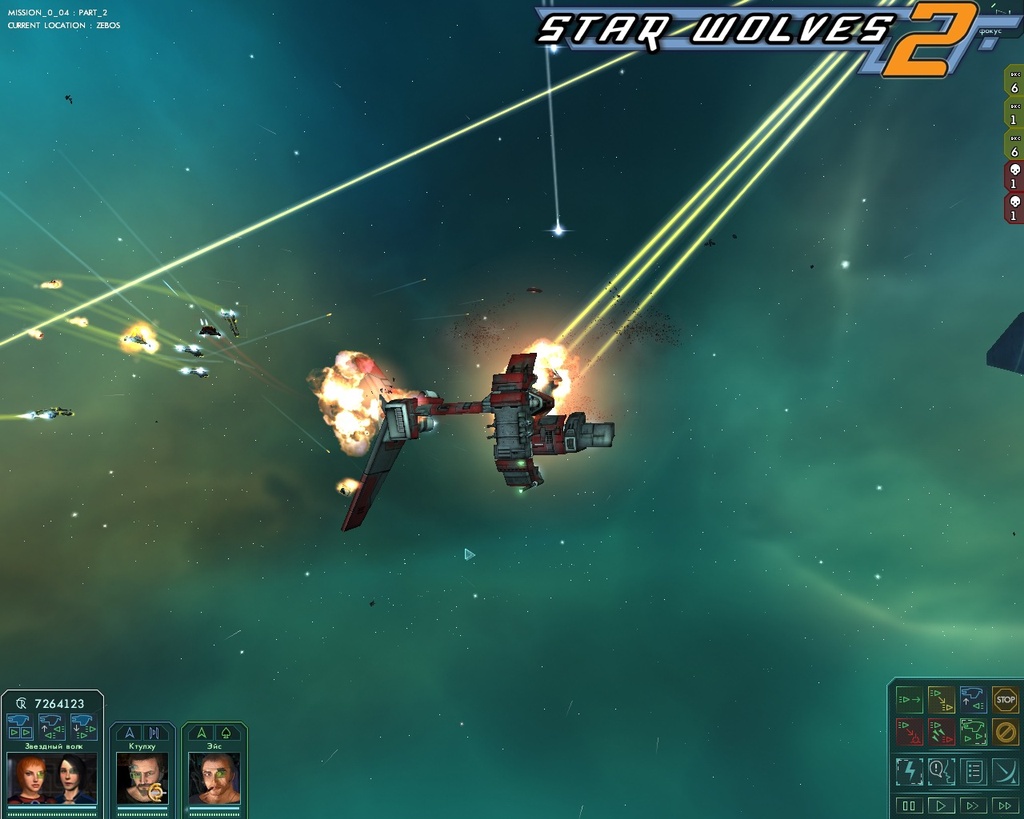This screenshot has height=819, width=1024.
Task: Select pilot Эйс's portrait
Action: coord(214,779)
